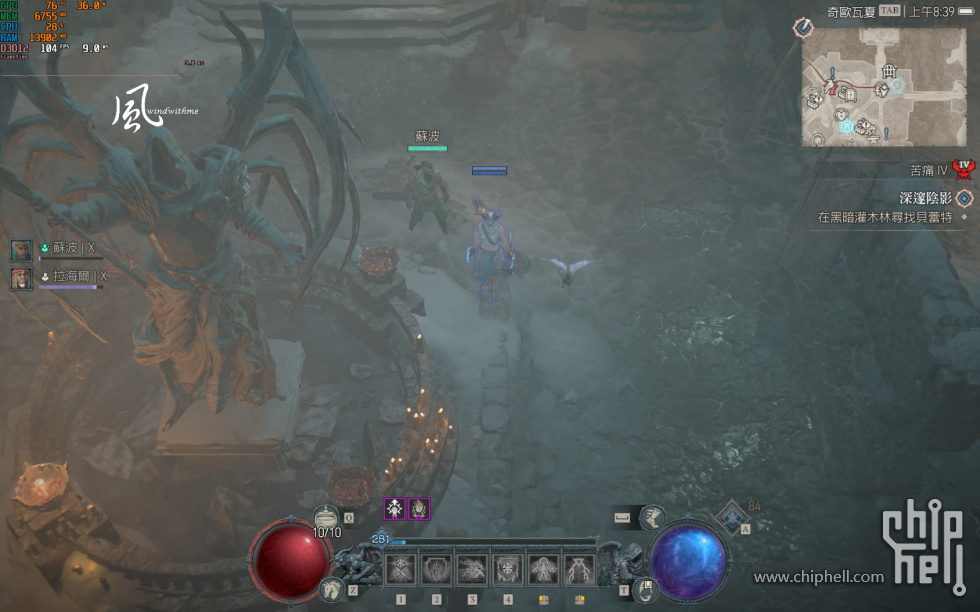The image size is (980, 612).
Task: Select the 蘇波 party member portrait
Action: coord(22,249)
